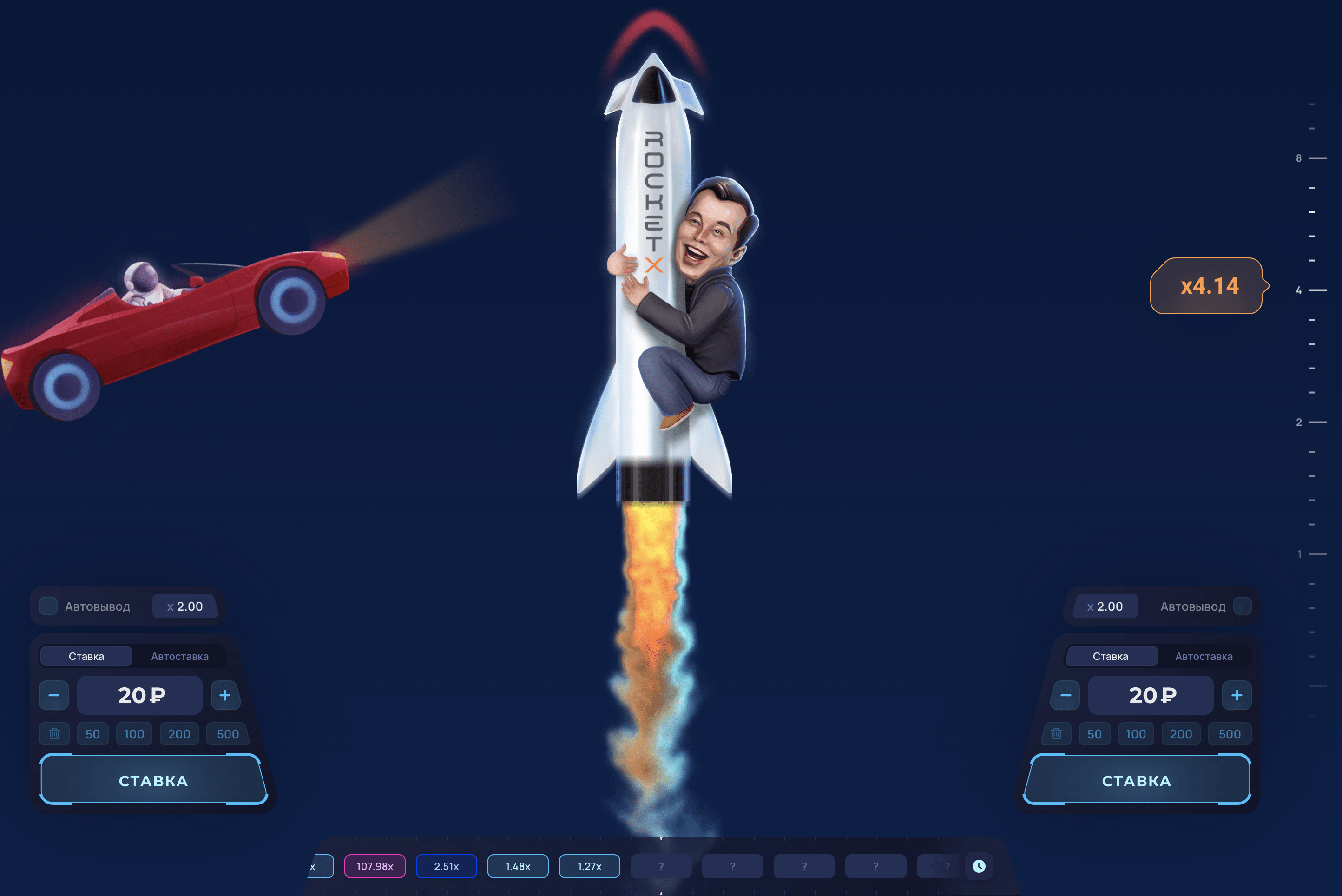Choose the 200 quick bet in the right panel
Screen dimensions: 1342x896
(x=1180, y=734)
